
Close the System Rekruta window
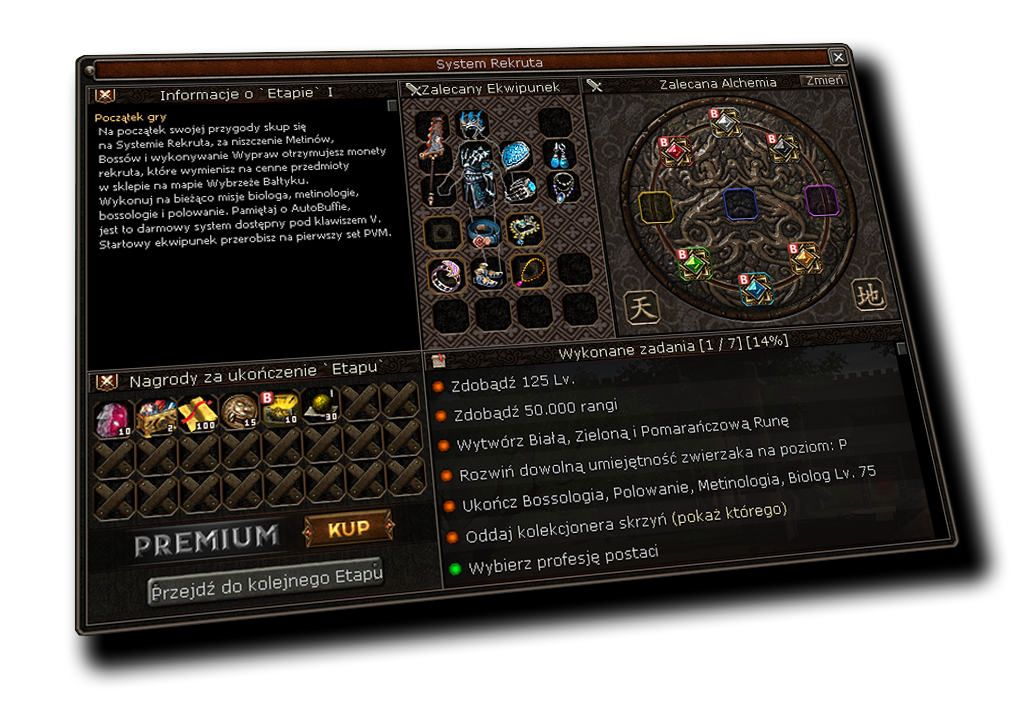click(x=838, y=57)
